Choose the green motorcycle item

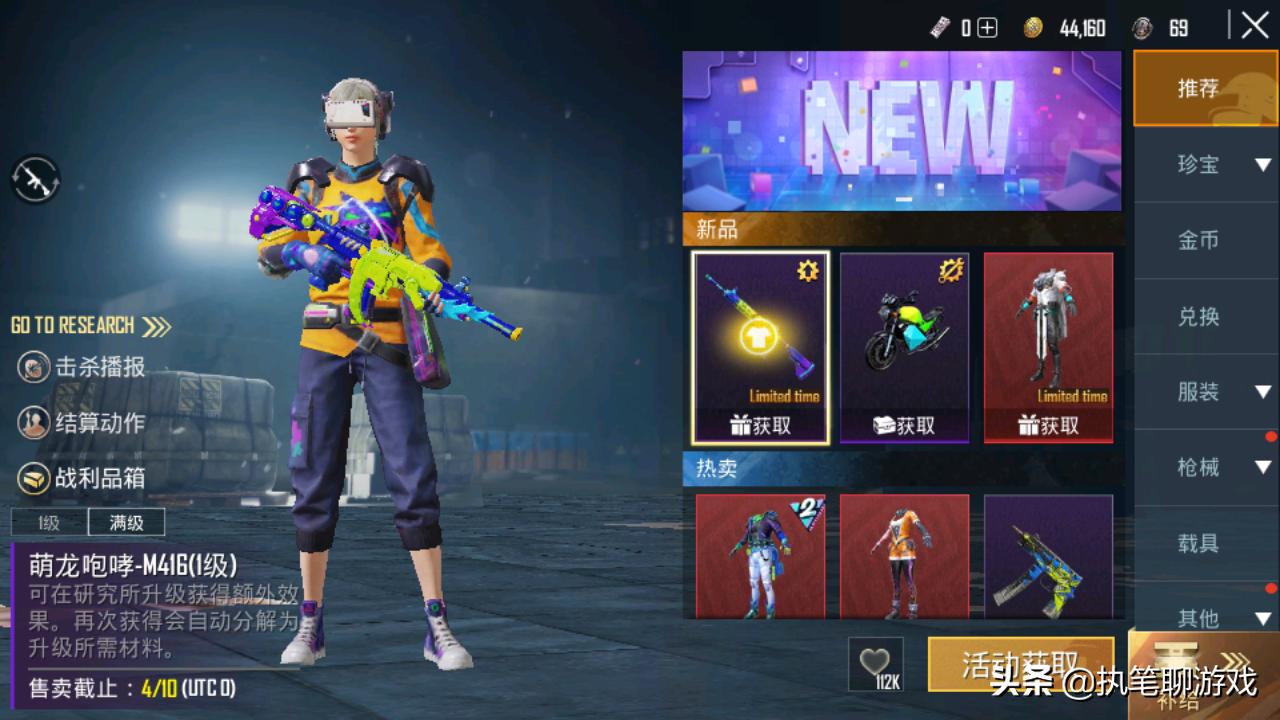[904, 346]
